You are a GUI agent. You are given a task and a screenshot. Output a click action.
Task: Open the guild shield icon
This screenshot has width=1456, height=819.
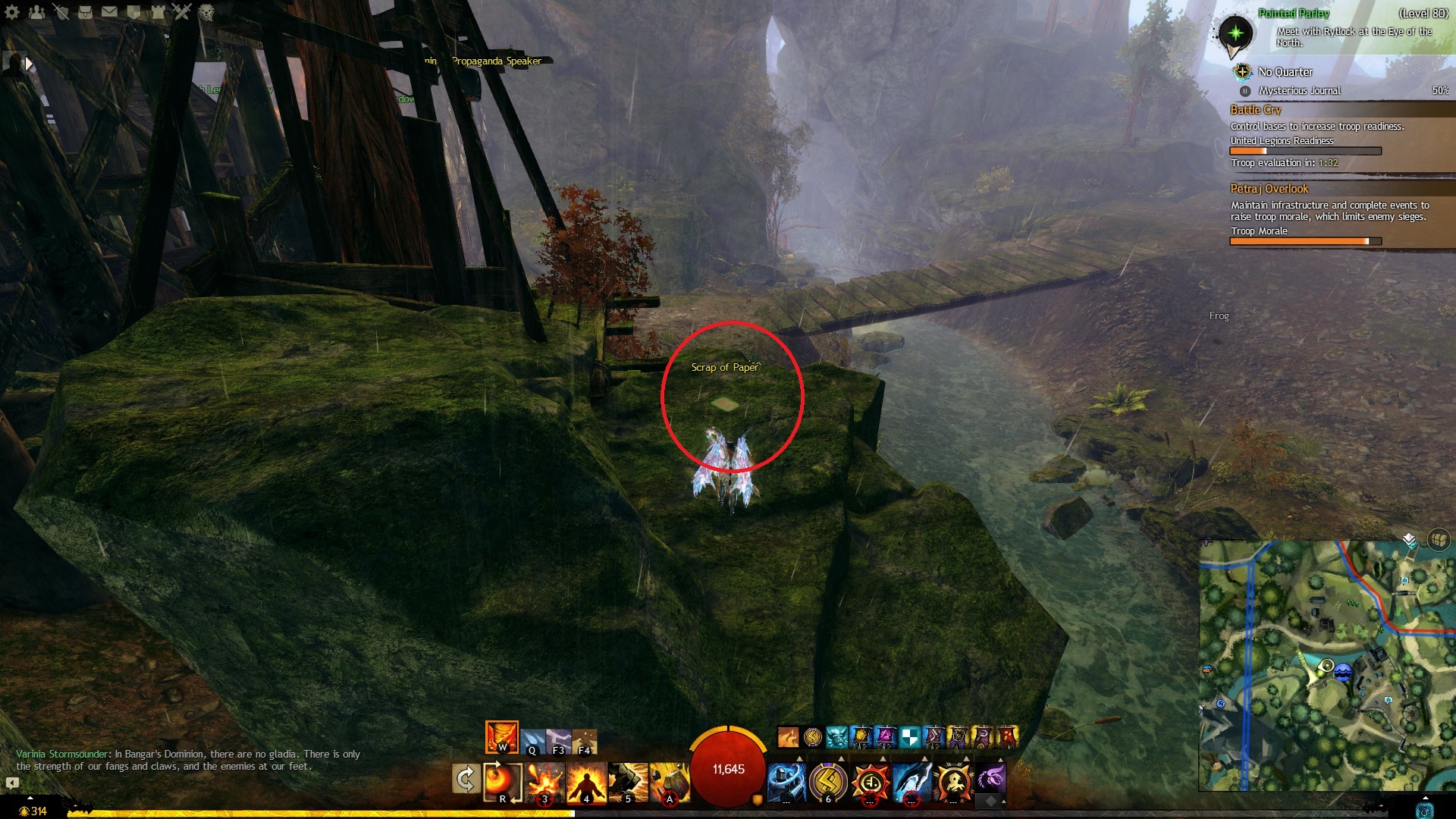pyautogui.click(x=133, y=12)
